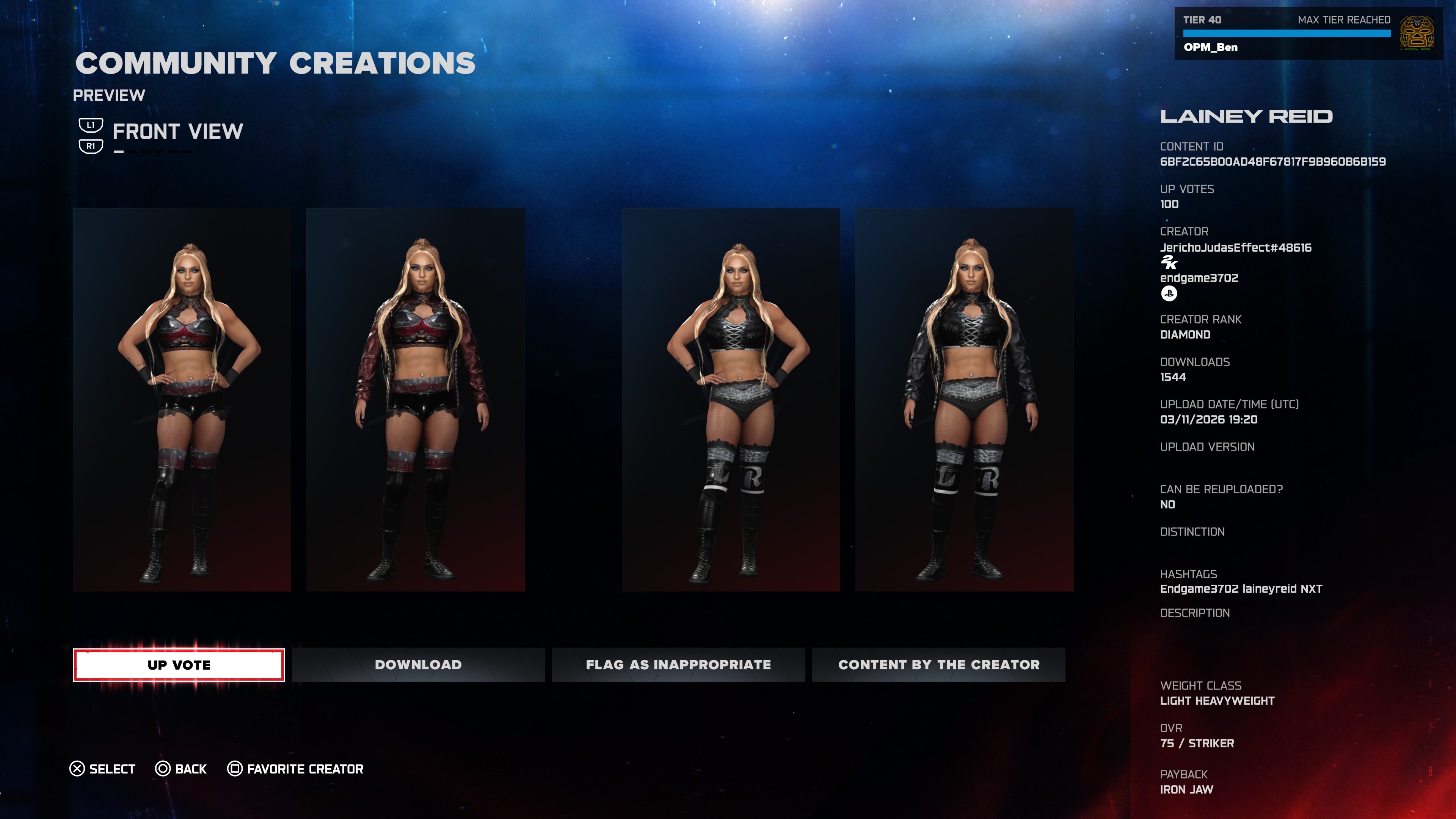The image size is (1456, 819).
Task: Toggle Up Vote for Lainey Reid
Action: coord(179,665)
